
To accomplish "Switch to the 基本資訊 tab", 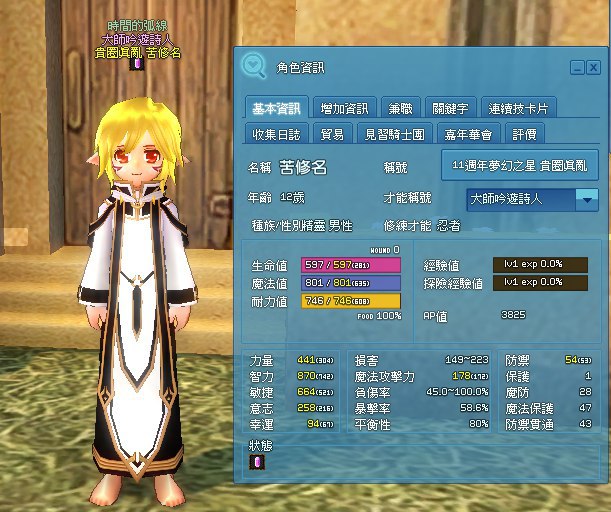I will [276, 108].
